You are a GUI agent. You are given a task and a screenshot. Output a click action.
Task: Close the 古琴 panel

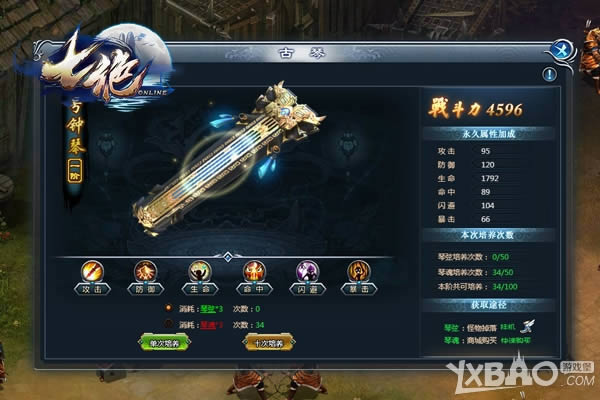point(564,47)
